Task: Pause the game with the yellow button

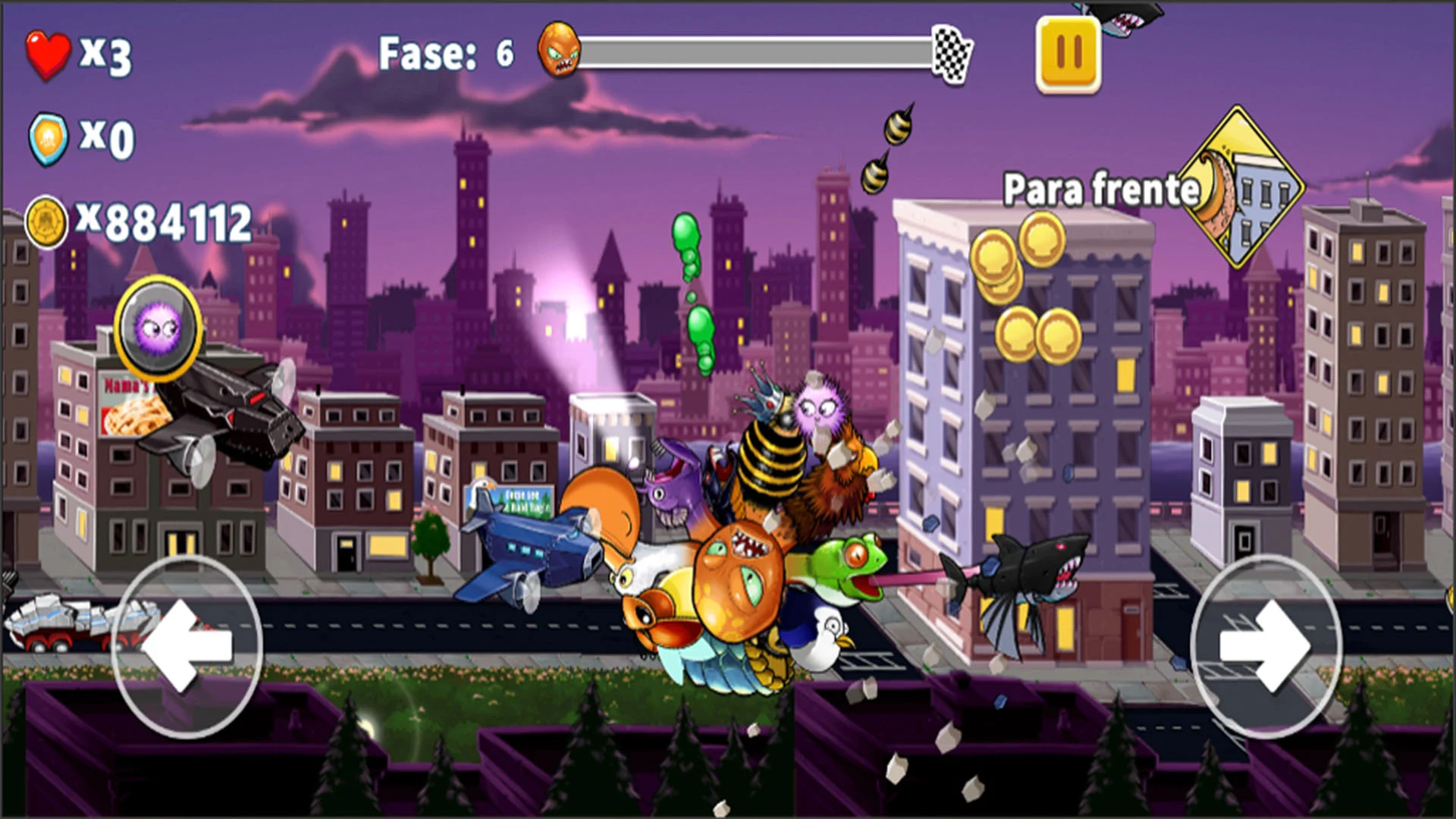Action: pos(1068,54)
